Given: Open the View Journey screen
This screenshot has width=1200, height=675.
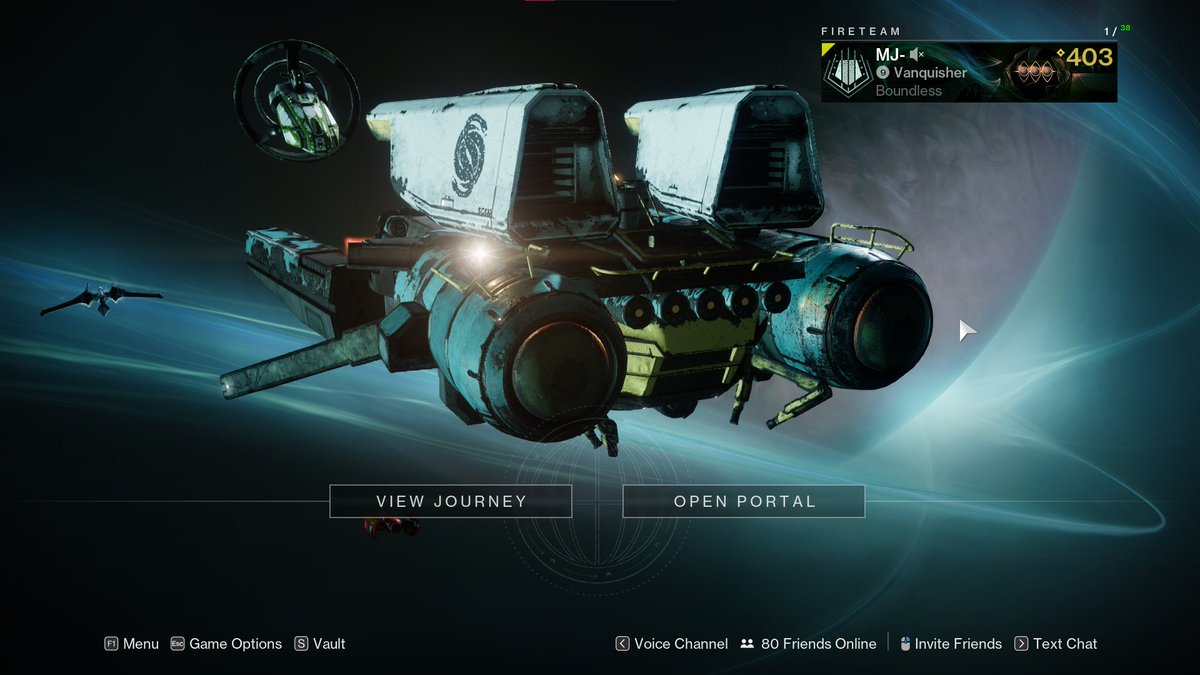Looking at the screenshot, I should (x=450, y=501).
